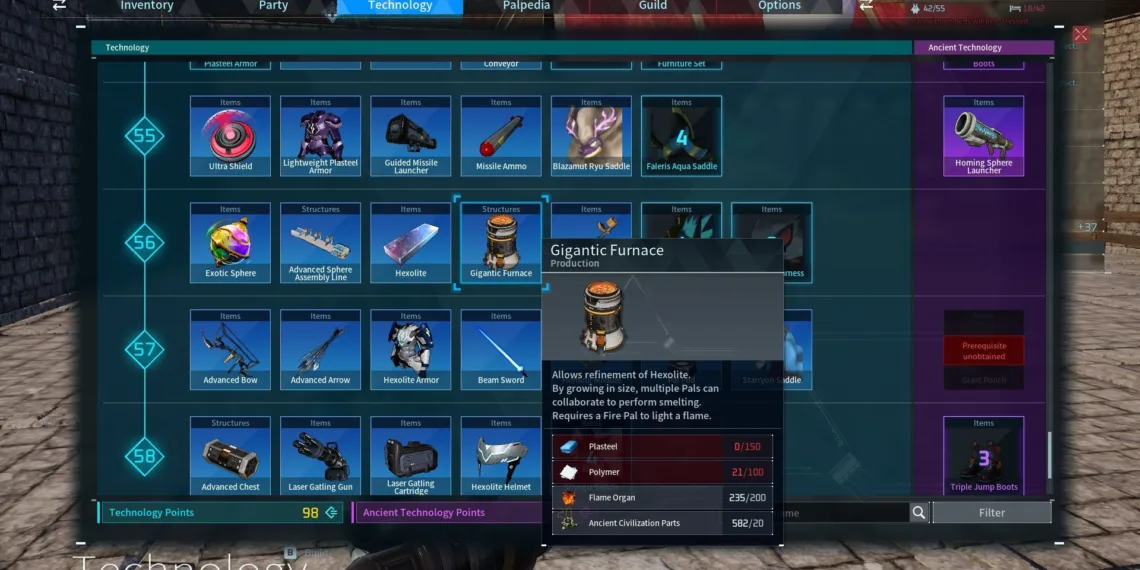1140x570 pixels.
Task: Open the Filter options
Action: [x=991, y=513]
